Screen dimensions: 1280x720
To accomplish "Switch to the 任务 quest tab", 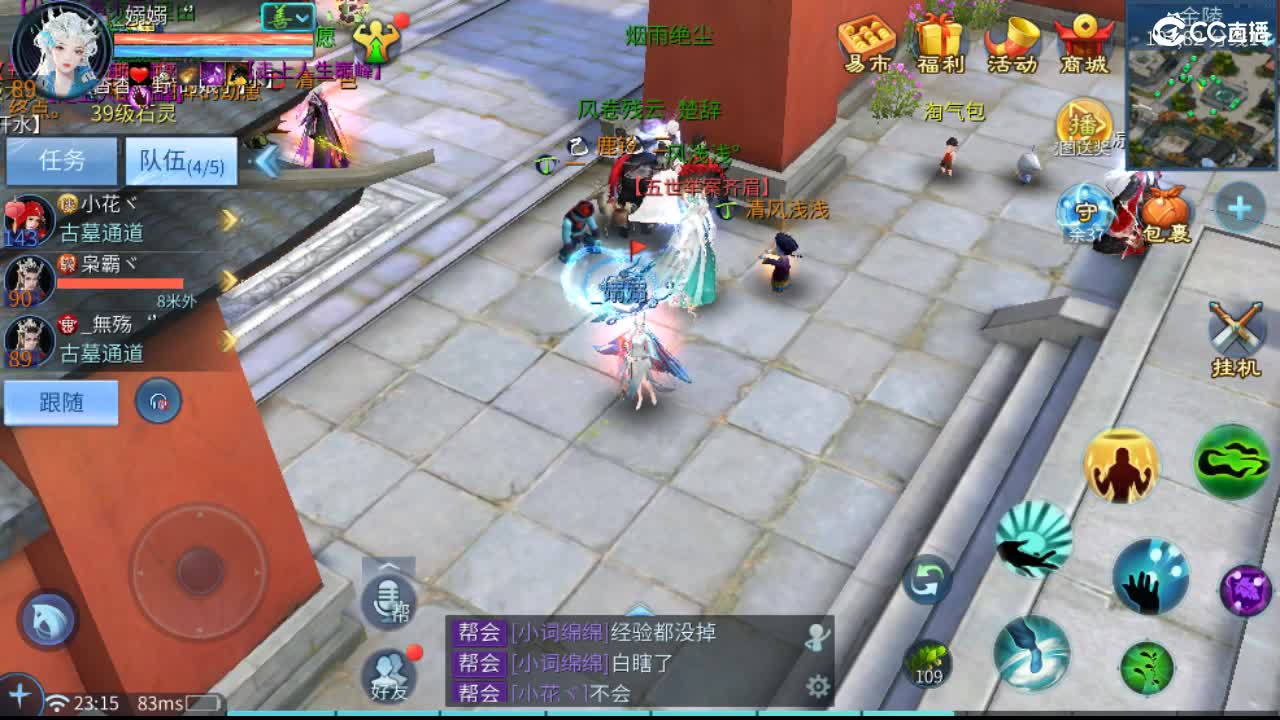I will point(61,160).
